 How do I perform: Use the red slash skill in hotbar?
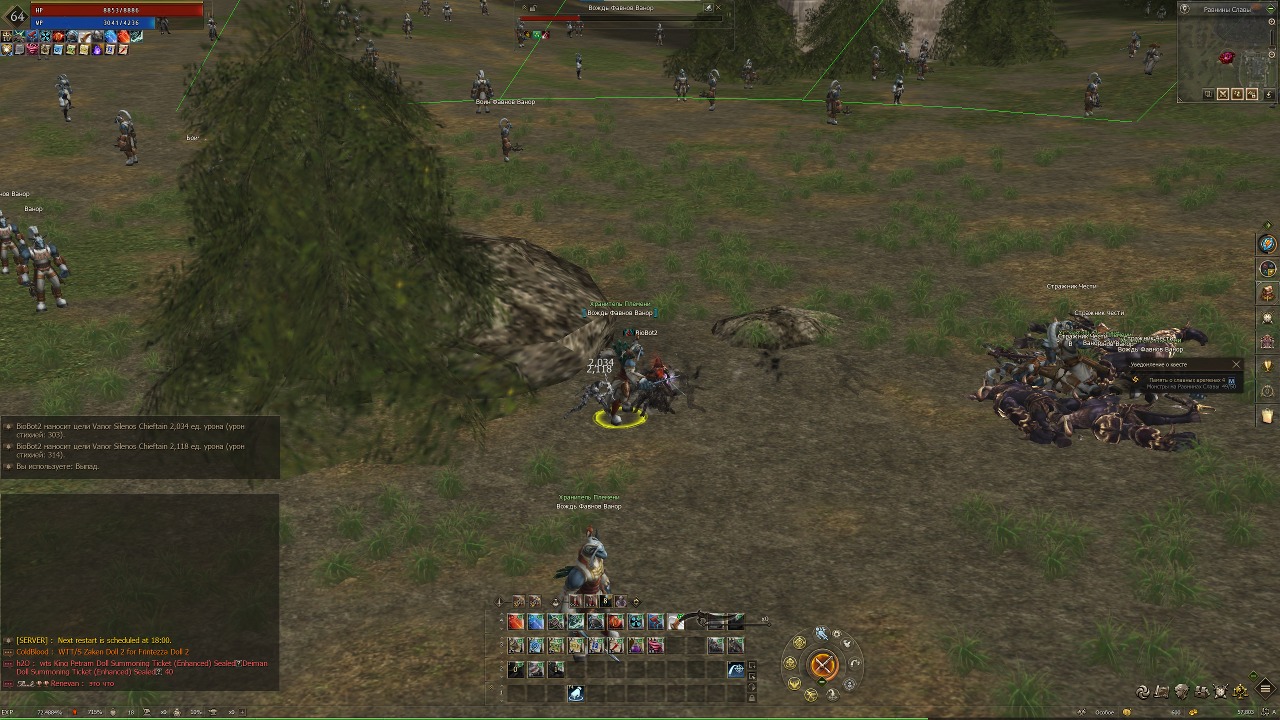[x=516, y=622]
